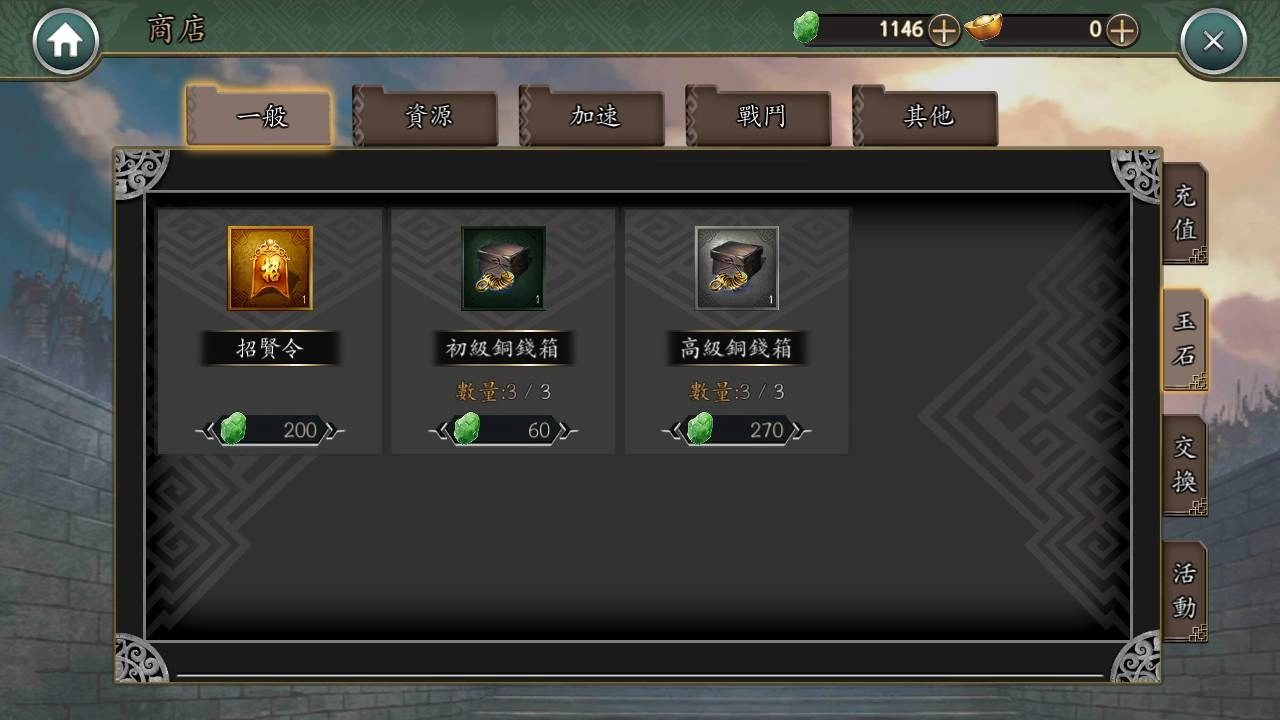Select the 招賢令 recruitment order item icon
The width and height of the screenshot is (1280, 720).
[x=270, y=267]
